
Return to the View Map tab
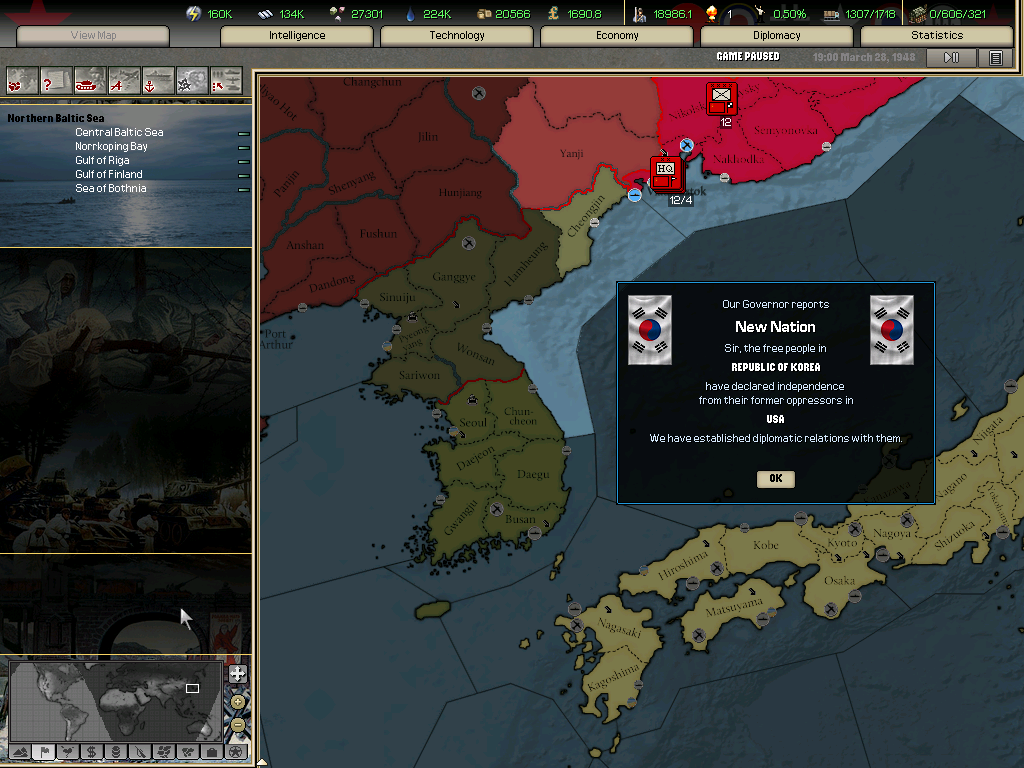(93, 36)
